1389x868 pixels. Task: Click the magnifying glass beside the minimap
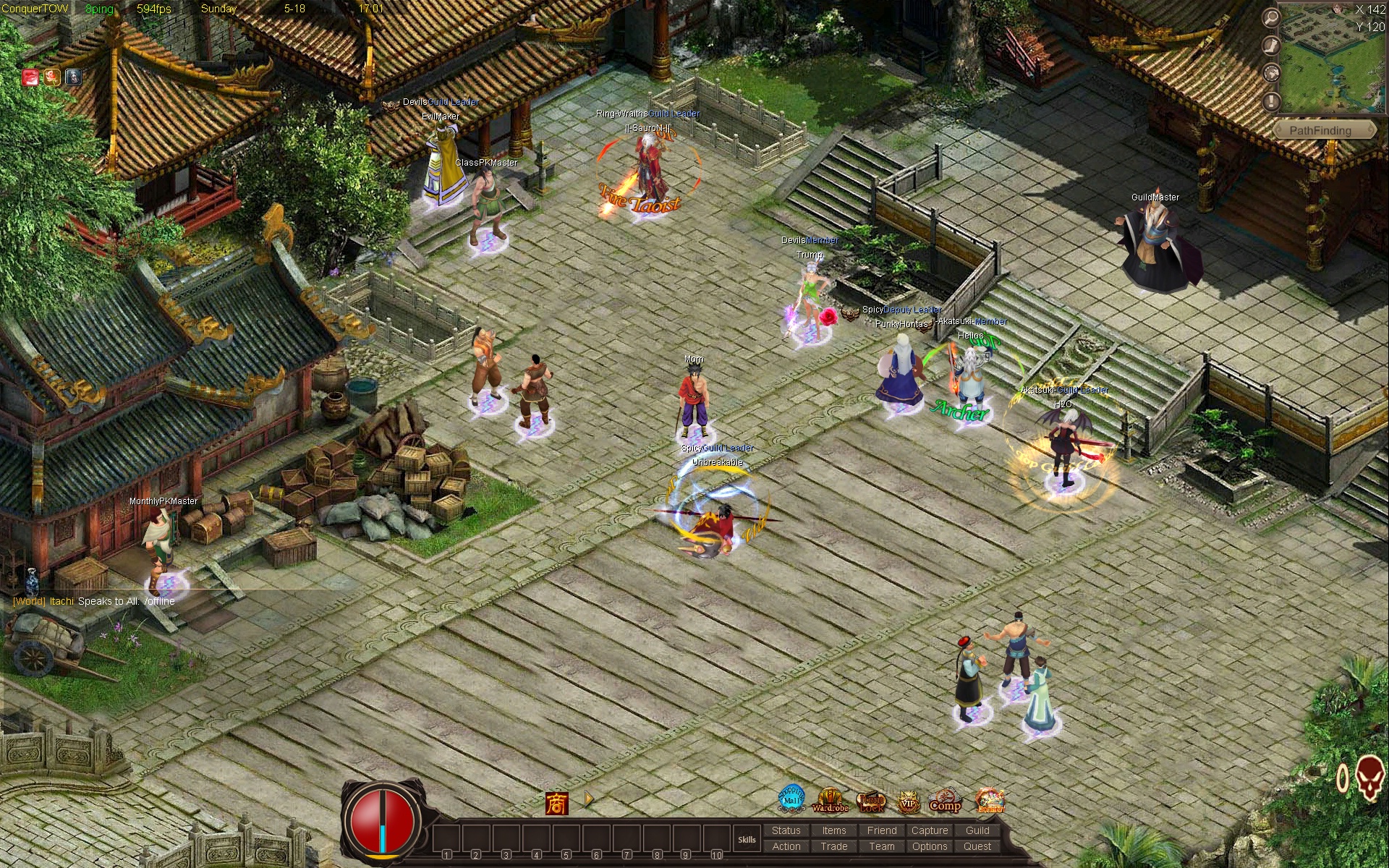coord(1271,18)
